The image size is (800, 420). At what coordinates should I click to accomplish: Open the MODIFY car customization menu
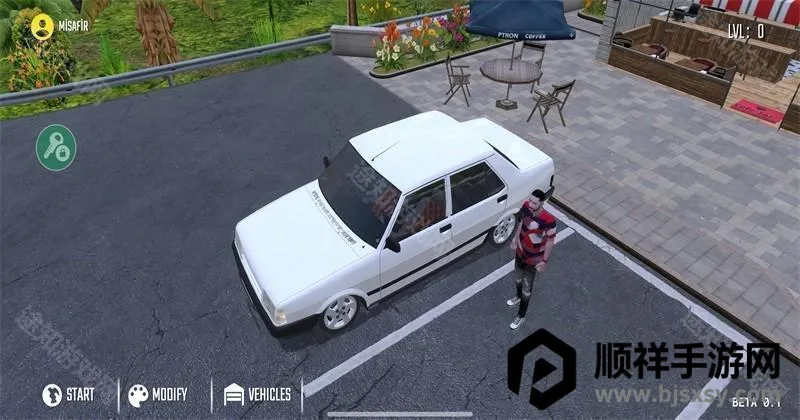point(157,395)
